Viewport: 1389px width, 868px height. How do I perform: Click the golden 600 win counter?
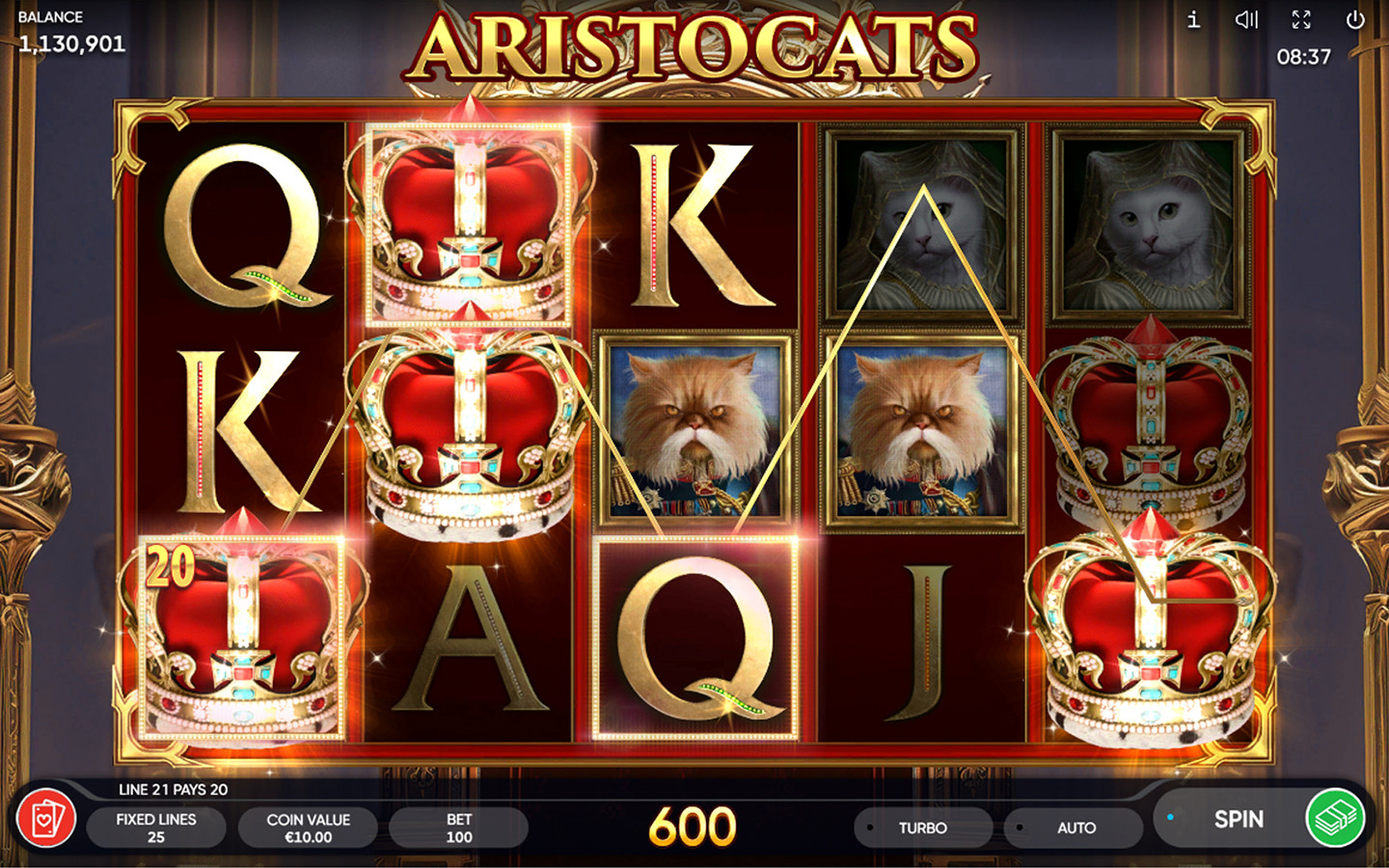coord(693,825)
